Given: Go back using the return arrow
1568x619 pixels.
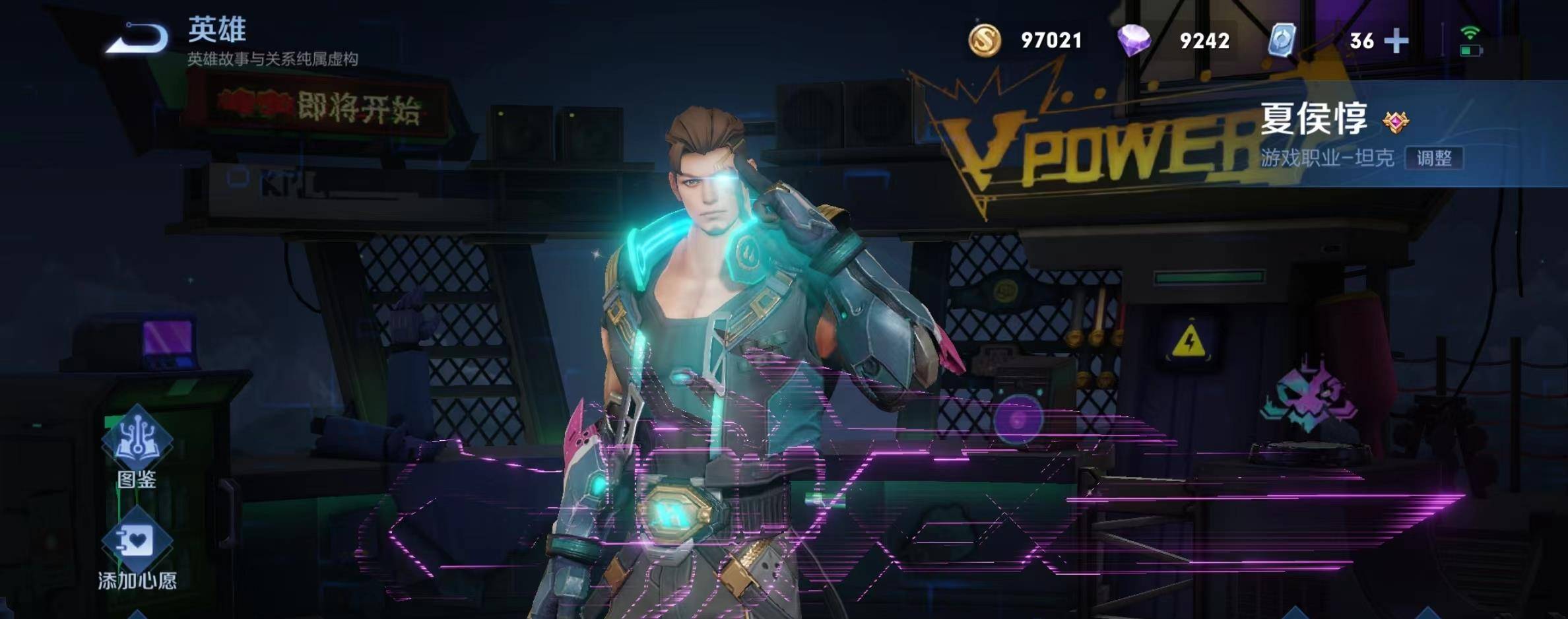Looking at the screenshot, I should point(139,38).
